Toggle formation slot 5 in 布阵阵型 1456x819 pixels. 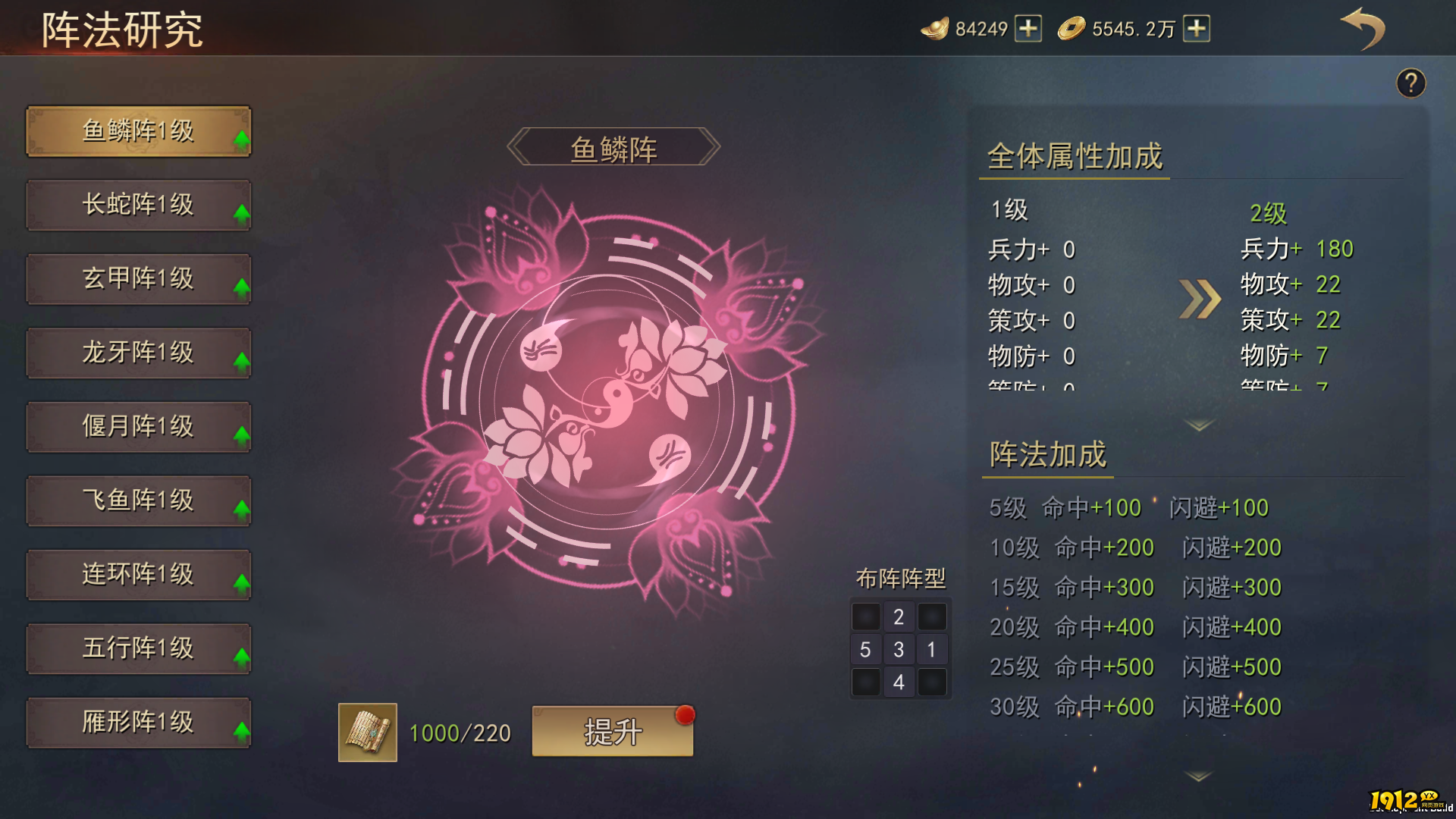(866, 649)
